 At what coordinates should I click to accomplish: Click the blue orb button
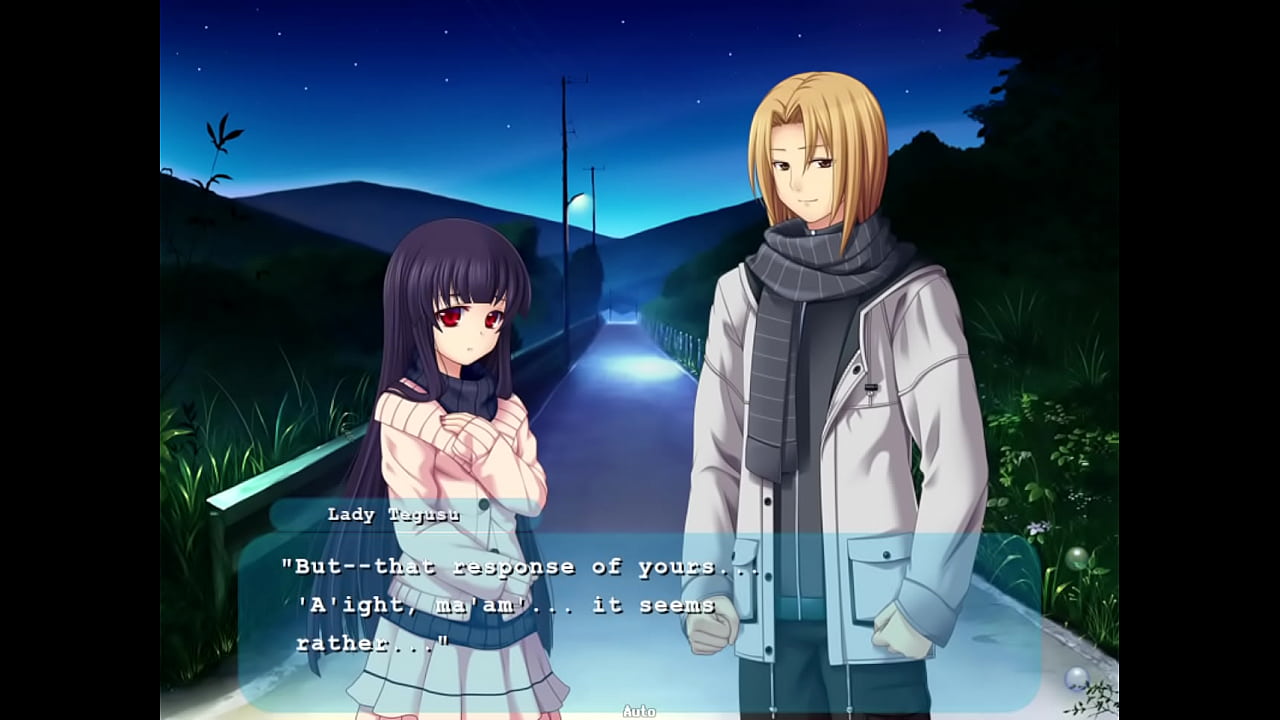(x=1076, y=678)
